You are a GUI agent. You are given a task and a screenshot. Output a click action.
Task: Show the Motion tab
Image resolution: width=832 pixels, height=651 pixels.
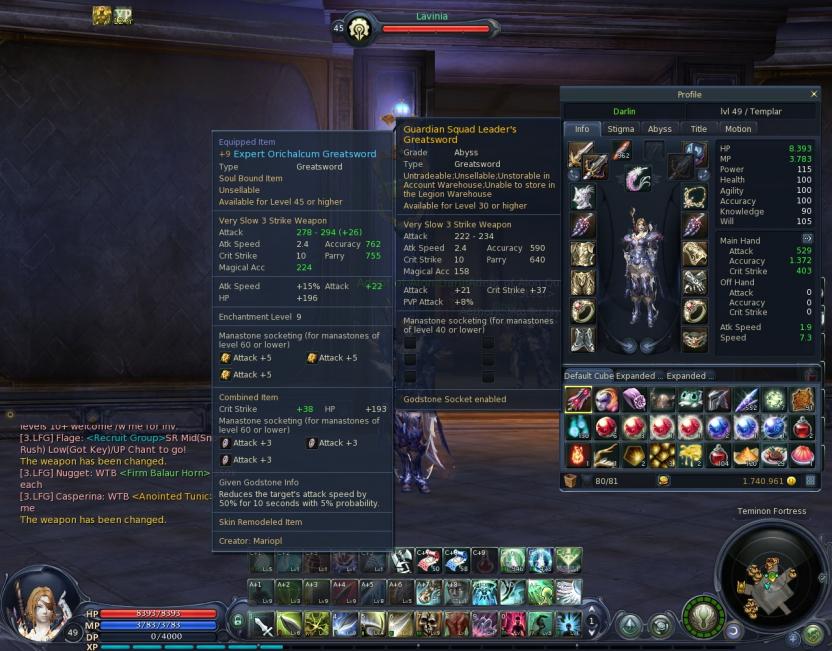click(x=738, y=129)
